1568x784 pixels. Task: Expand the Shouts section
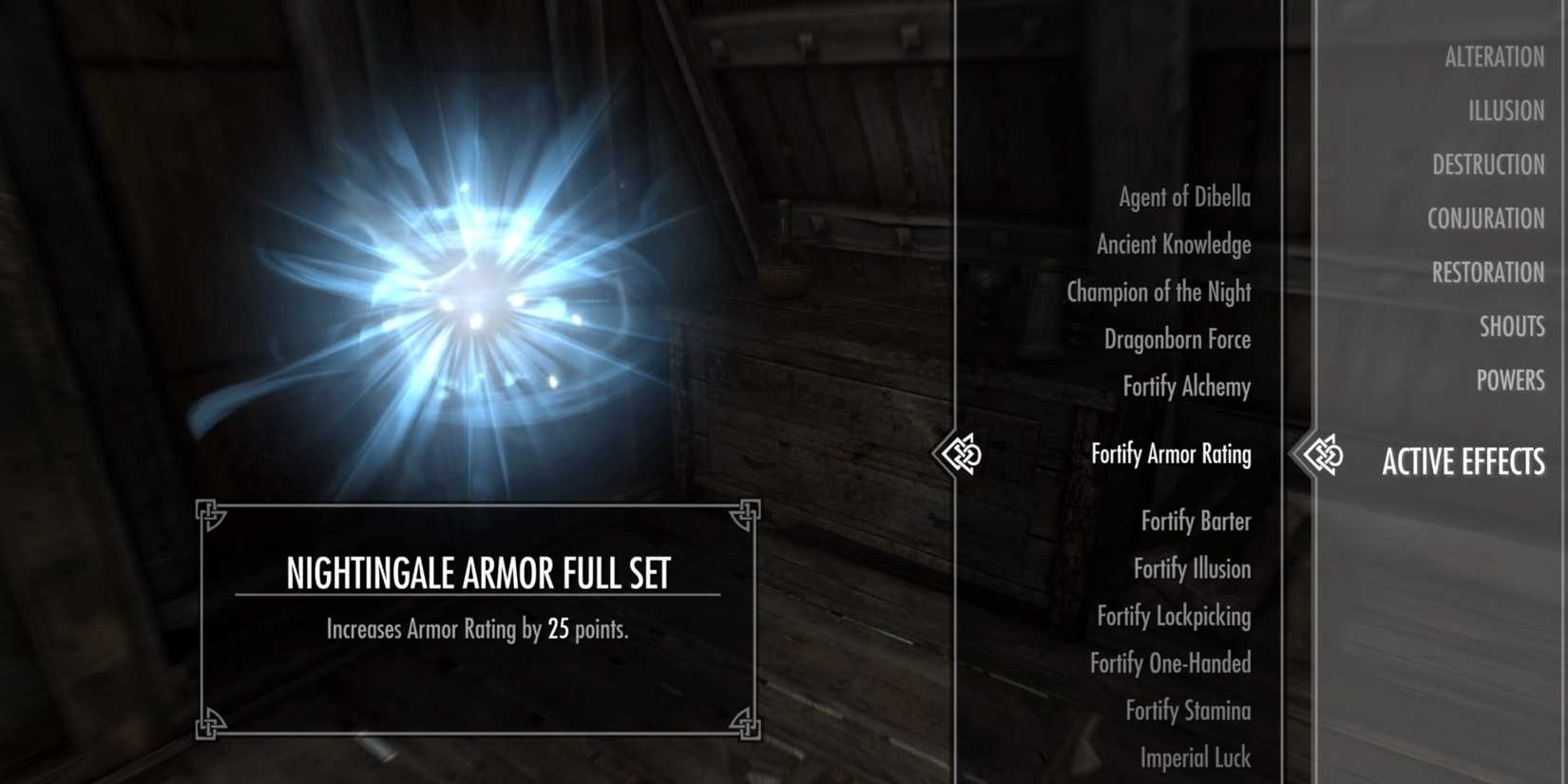point(1513,326)
